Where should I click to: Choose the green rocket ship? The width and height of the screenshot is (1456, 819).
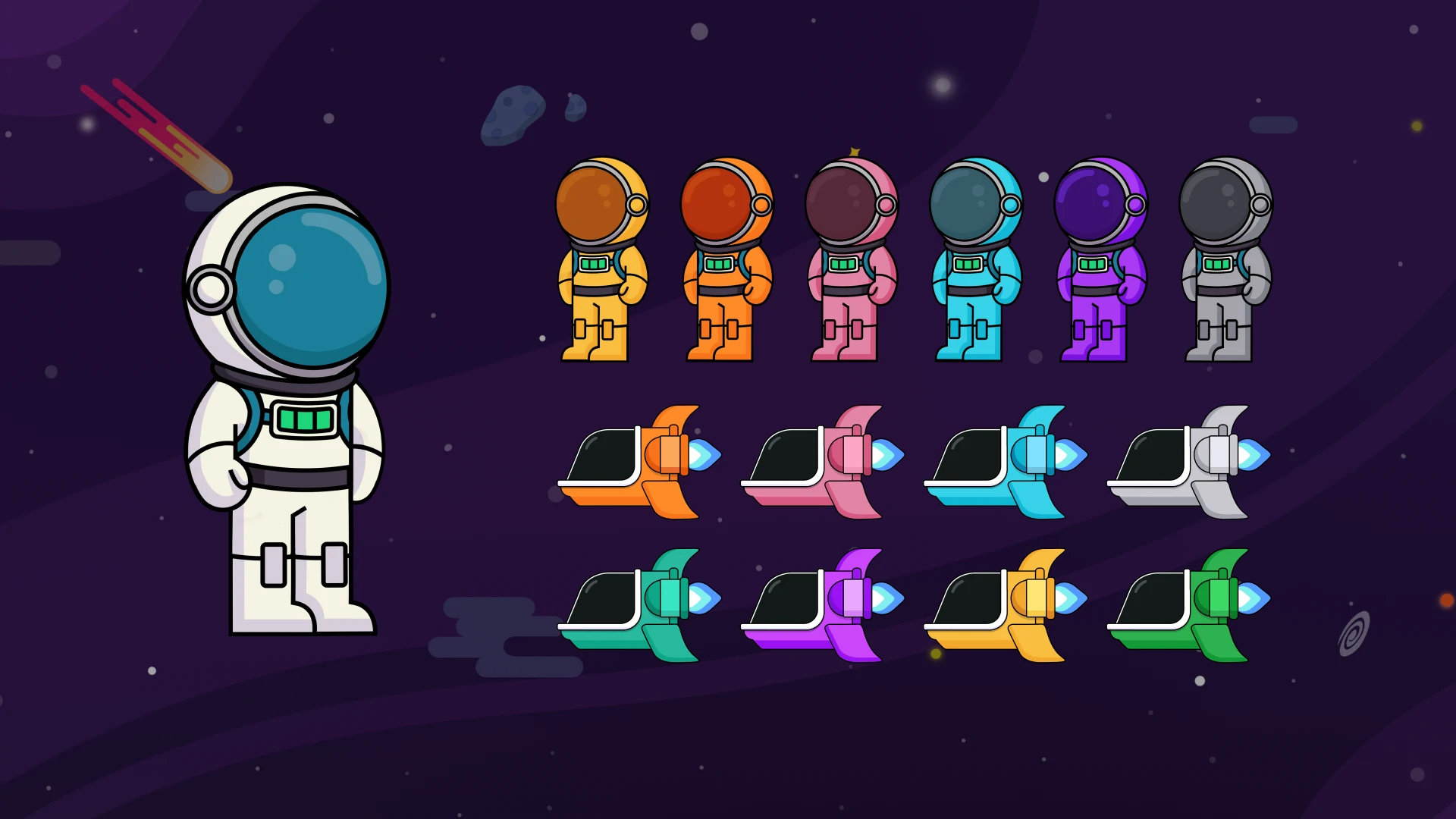(1188, 607)
